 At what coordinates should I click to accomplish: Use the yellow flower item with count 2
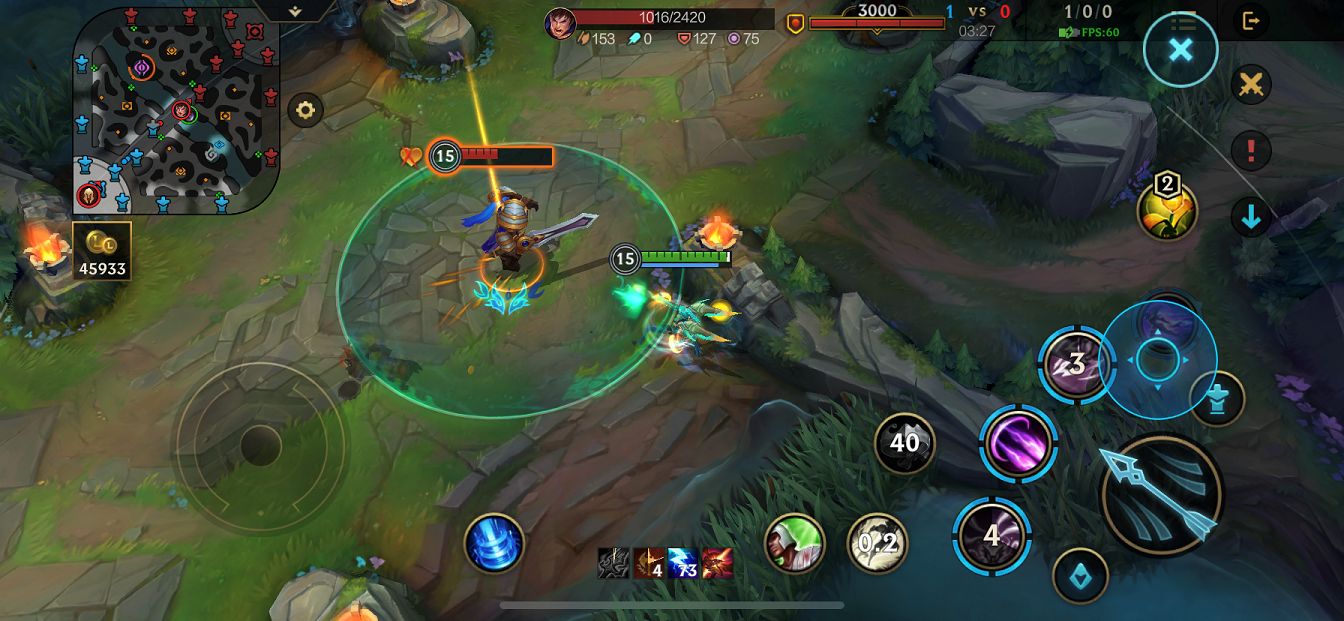[1167, 209]
